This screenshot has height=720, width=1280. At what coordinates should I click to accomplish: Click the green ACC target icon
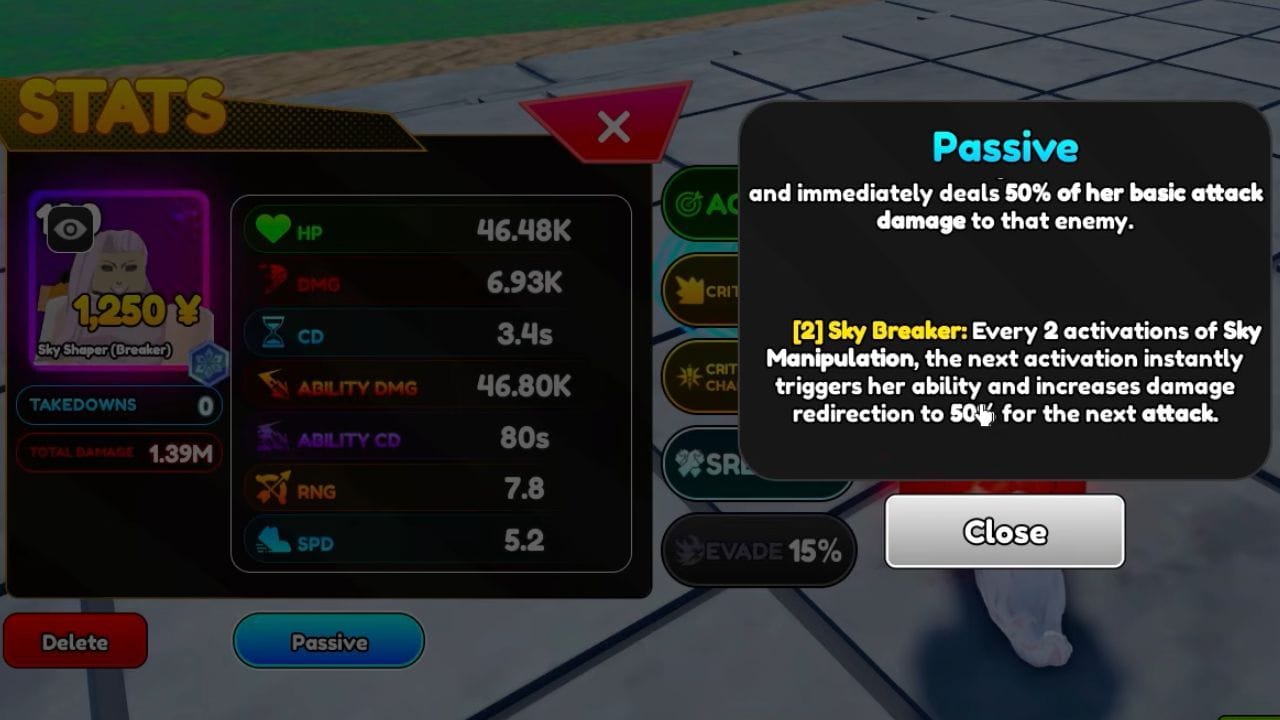point(688,203)
